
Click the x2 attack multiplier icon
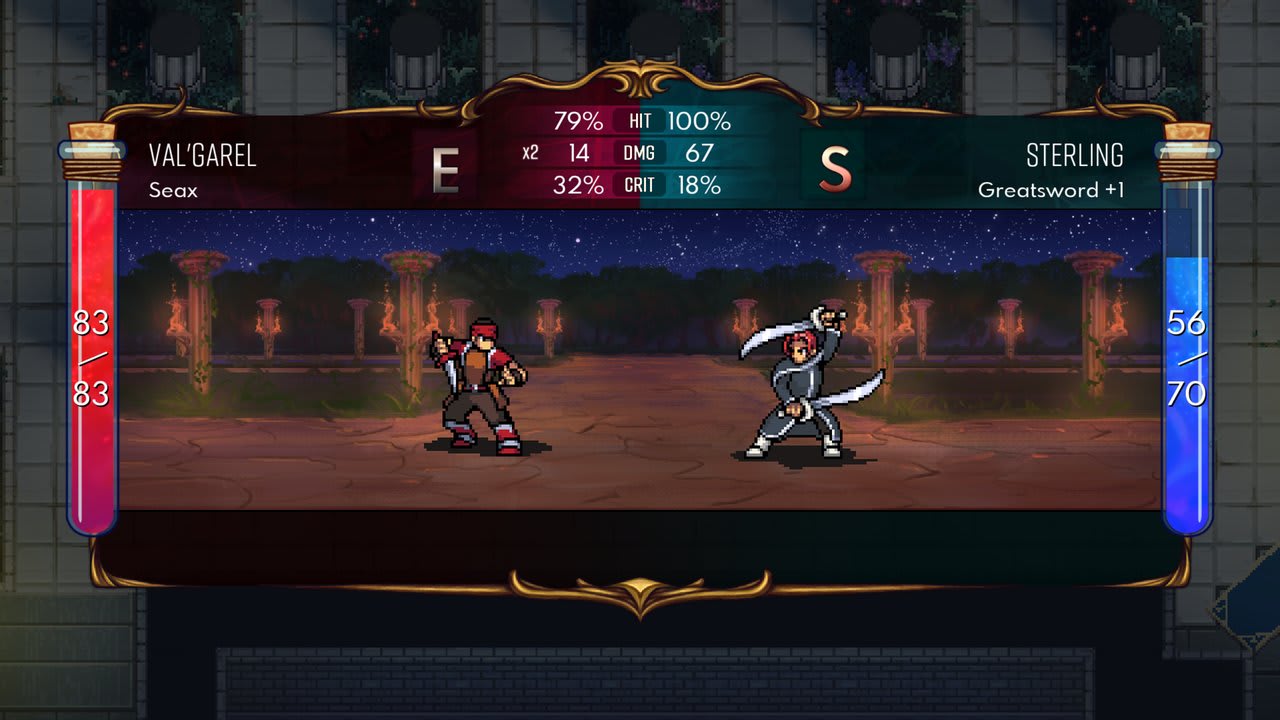(x=530, y=154)
